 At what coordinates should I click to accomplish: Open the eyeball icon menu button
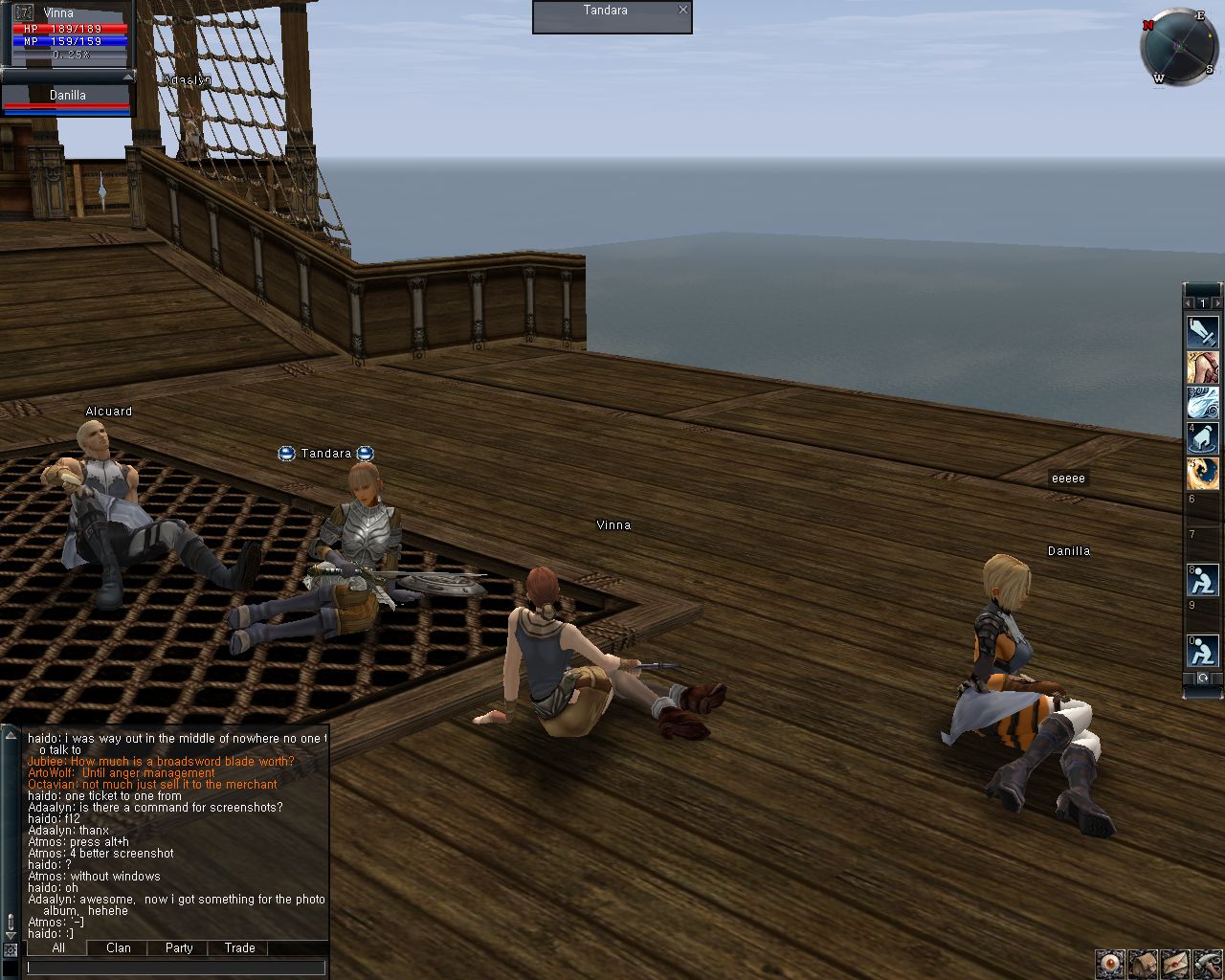coord(1110,963)
